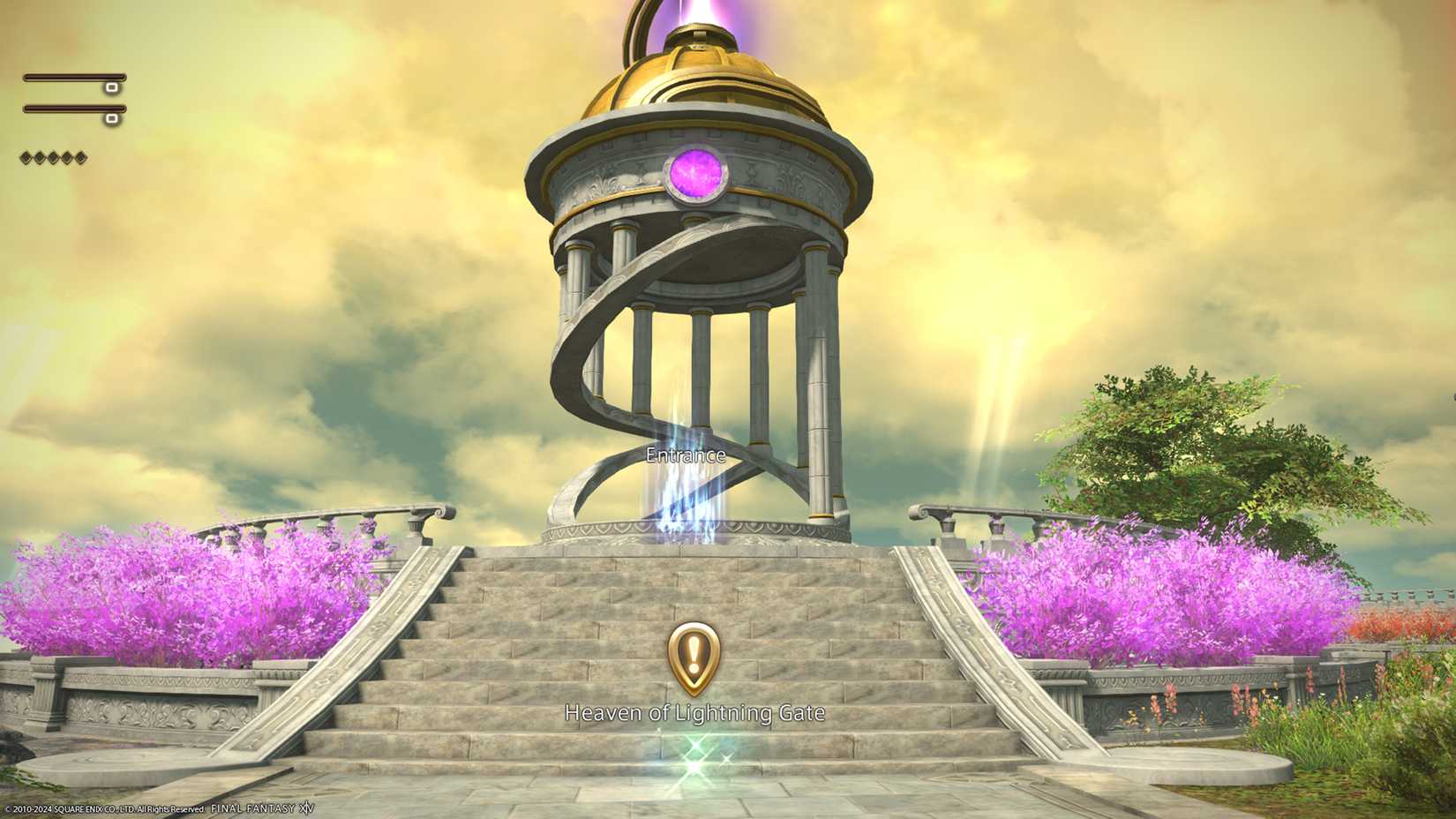1456x819 pixels.
Task: Toggle the square handle on the top slider
Action: [112, 88]
